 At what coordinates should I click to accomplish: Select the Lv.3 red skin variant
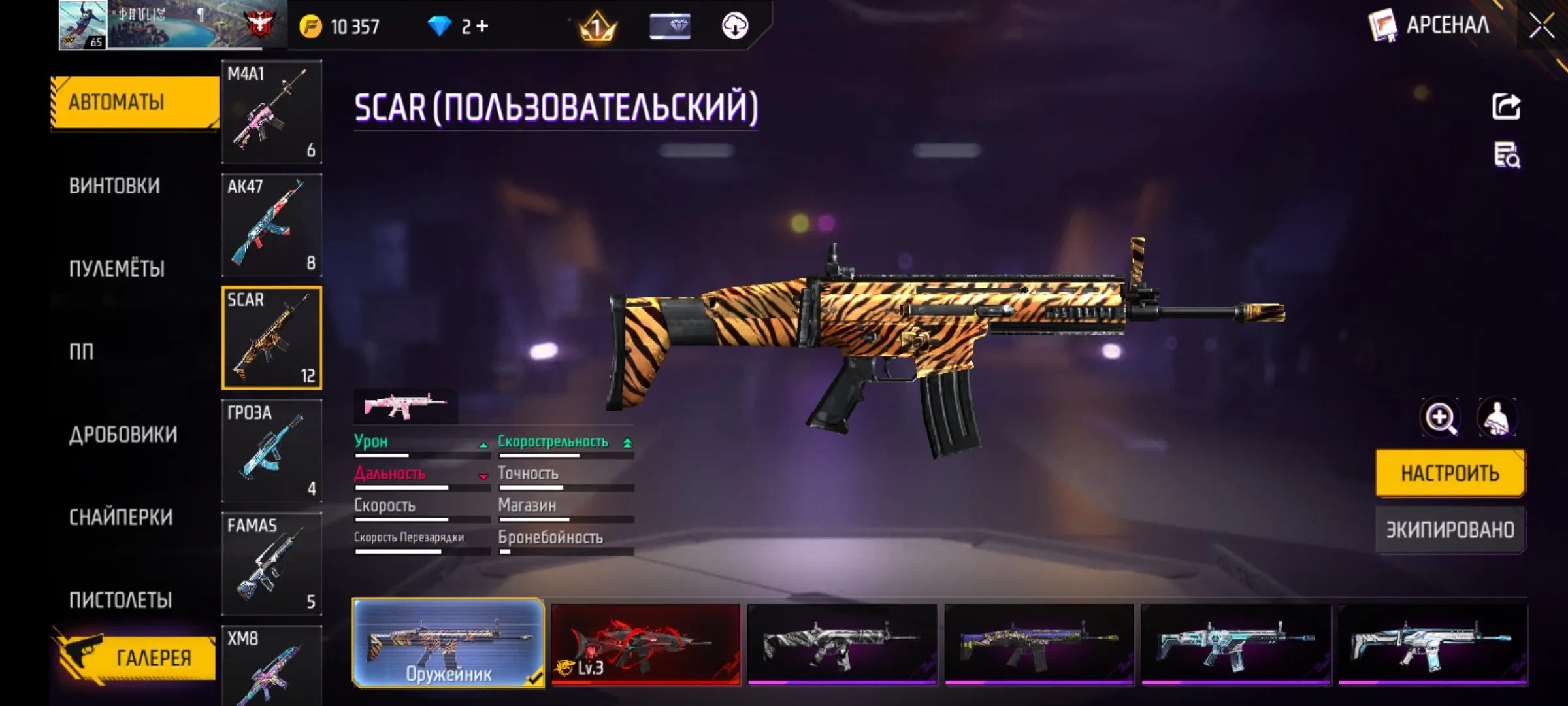[x=647, y=647]
